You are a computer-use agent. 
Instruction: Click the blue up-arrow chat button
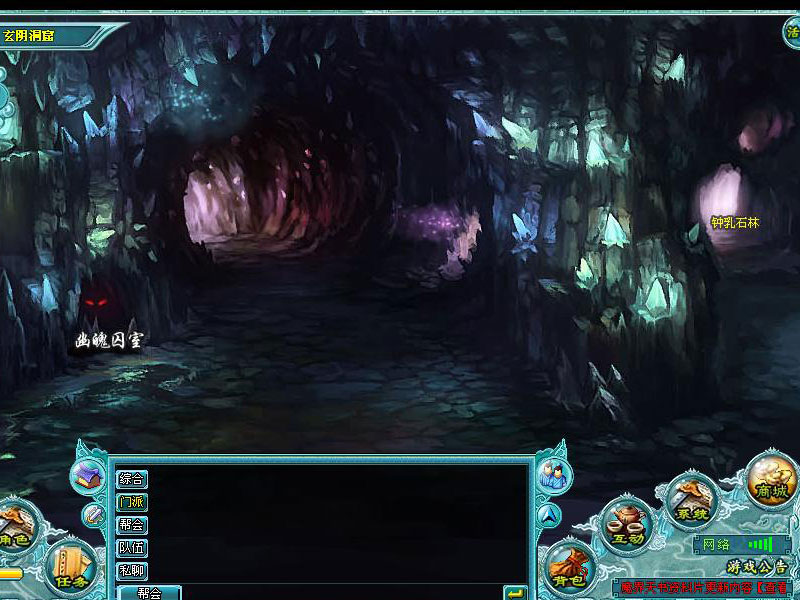pos(549,516)
